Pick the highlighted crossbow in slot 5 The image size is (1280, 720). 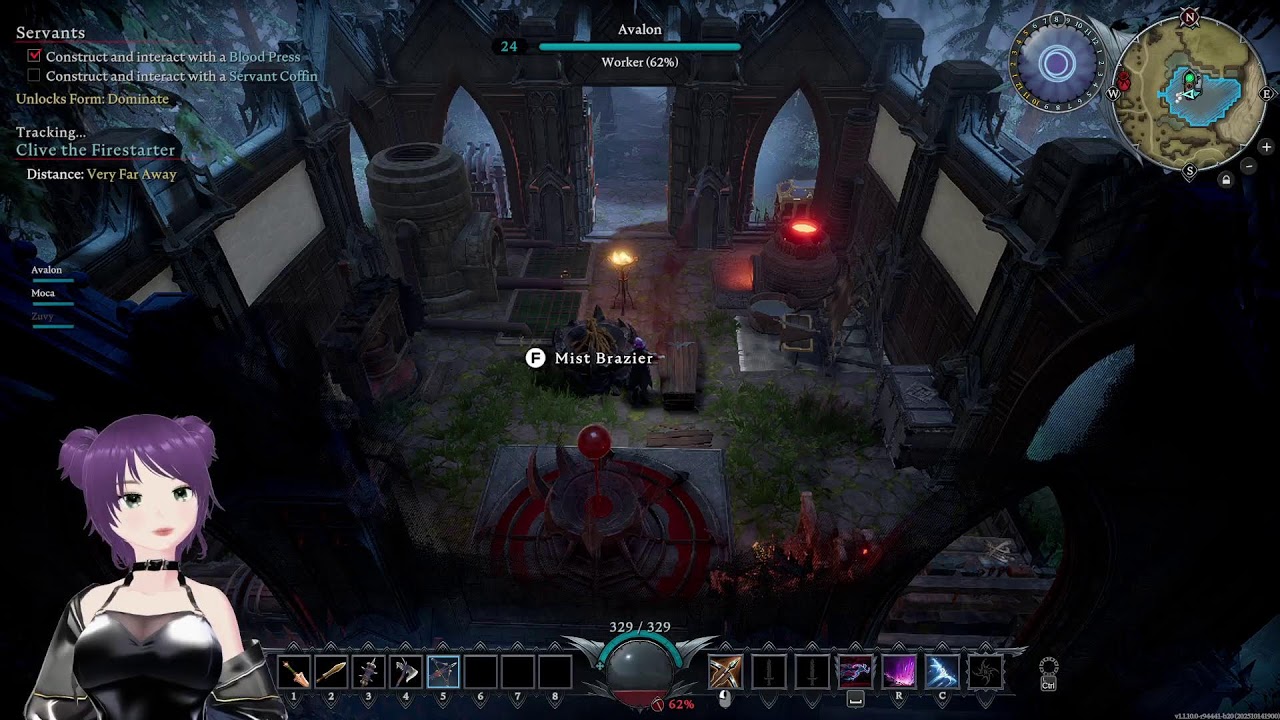pyautogui.click(x=443, y=672)
